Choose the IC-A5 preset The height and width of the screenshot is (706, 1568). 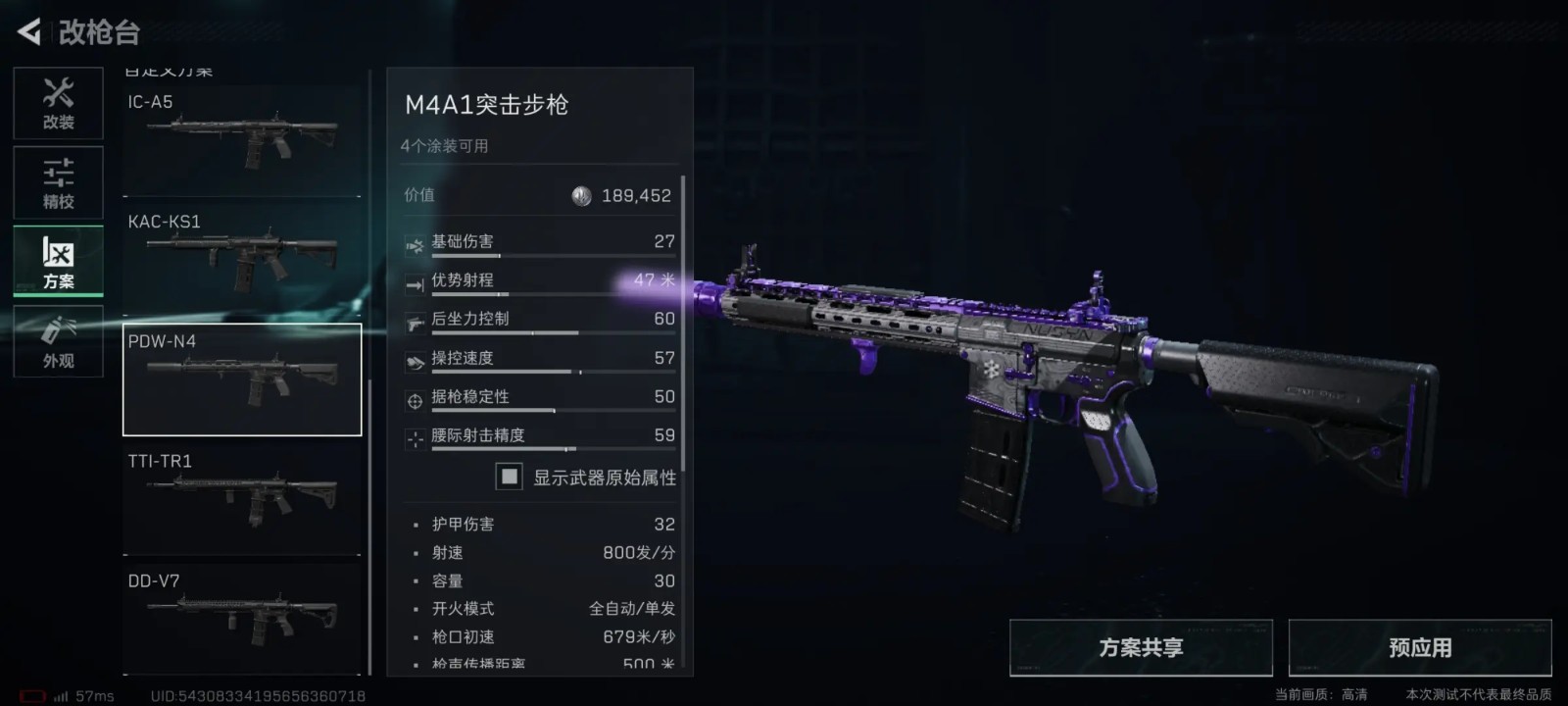coord(242,141)
